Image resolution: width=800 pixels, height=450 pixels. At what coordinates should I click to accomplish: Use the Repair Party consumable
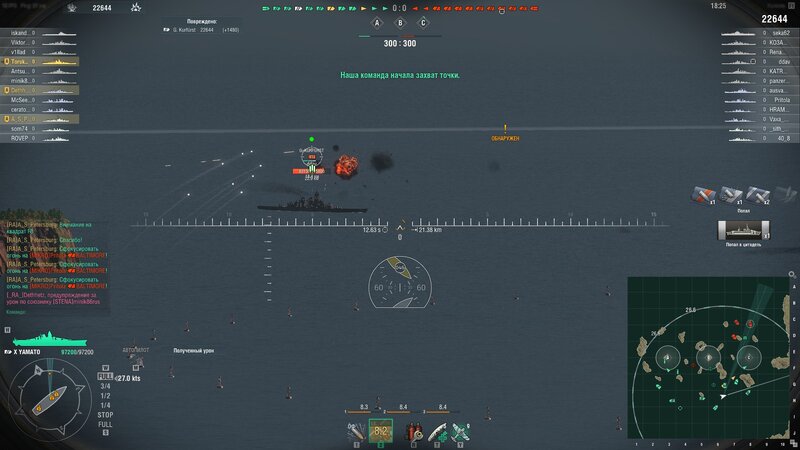coord(436,431)
